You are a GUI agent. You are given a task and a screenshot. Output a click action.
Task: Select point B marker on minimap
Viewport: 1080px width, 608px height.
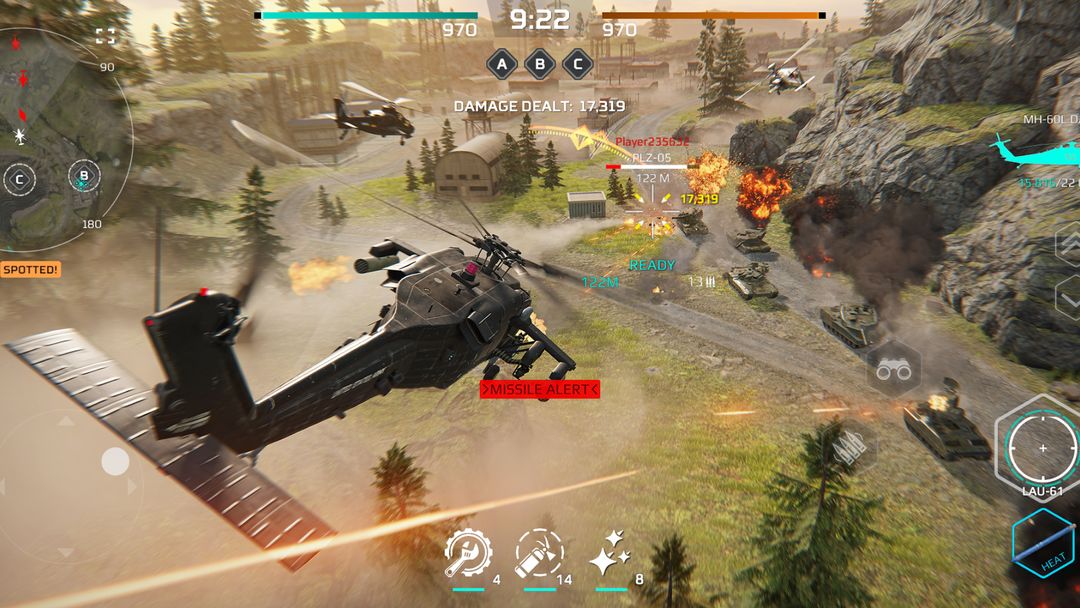click(84, 178)
